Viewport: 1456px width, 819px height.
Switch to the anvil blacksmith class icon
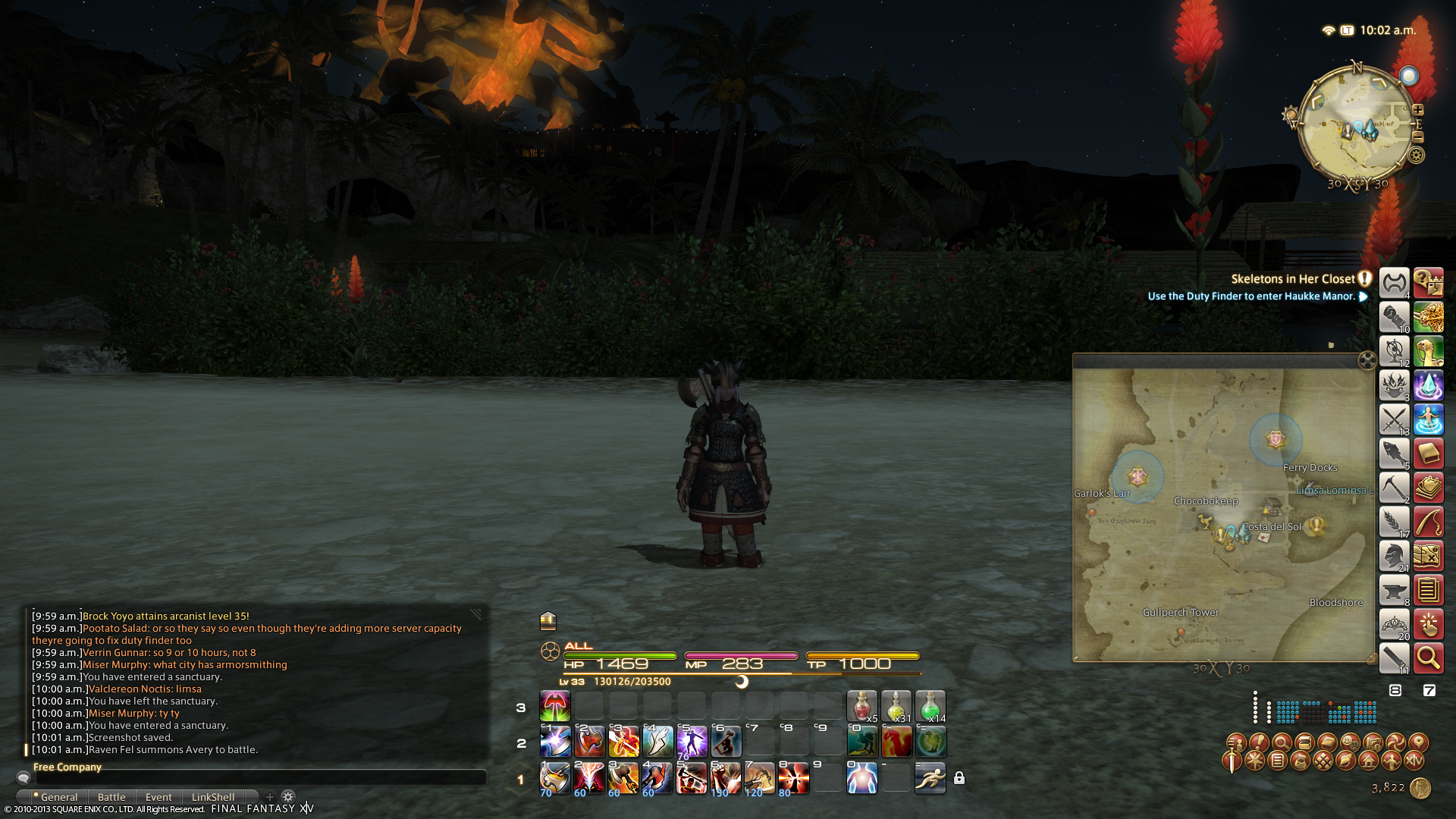click(1394, 590)
